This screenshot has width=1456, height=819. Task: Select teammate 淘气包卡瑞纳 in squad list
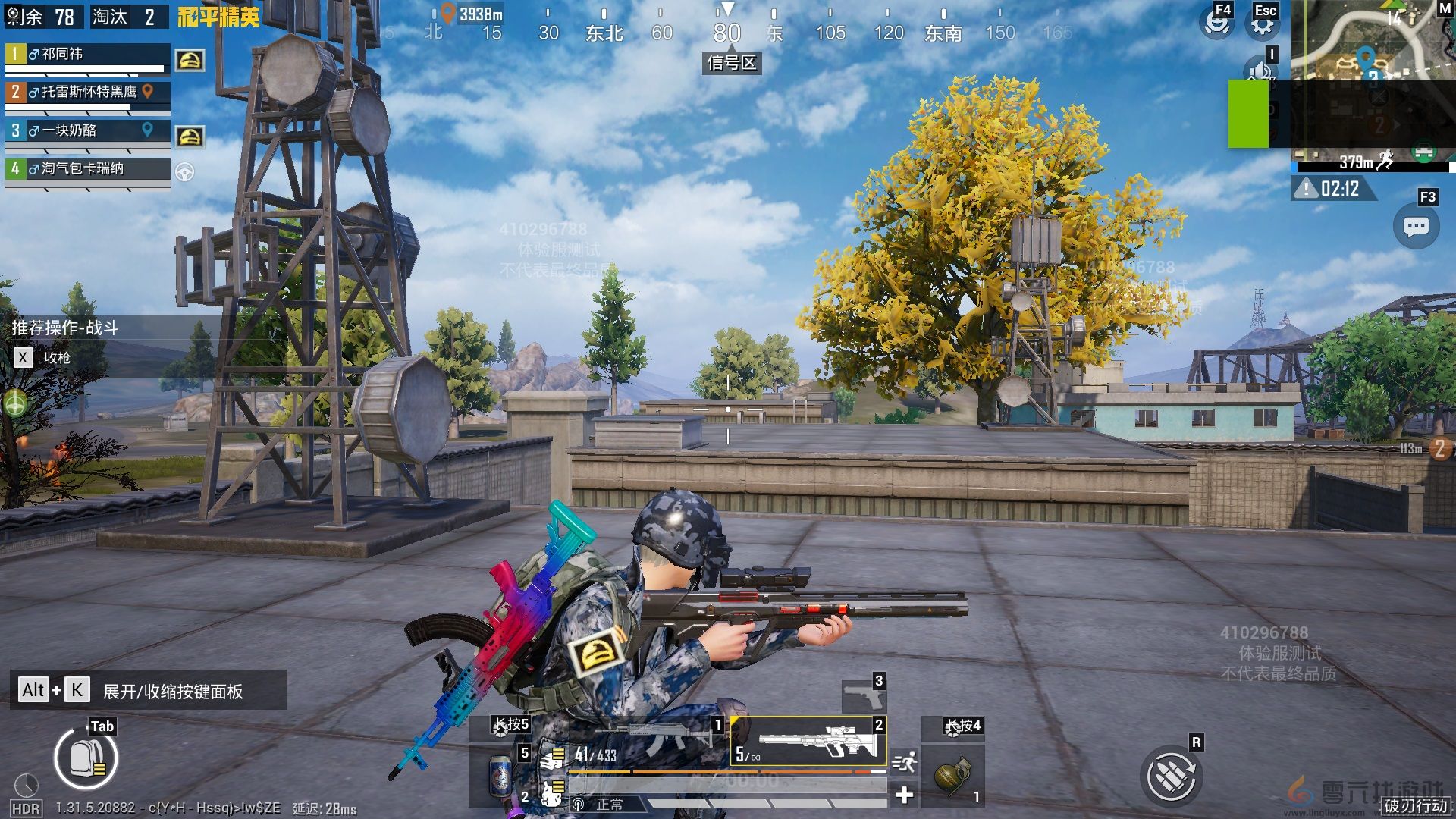click(87, 168)
